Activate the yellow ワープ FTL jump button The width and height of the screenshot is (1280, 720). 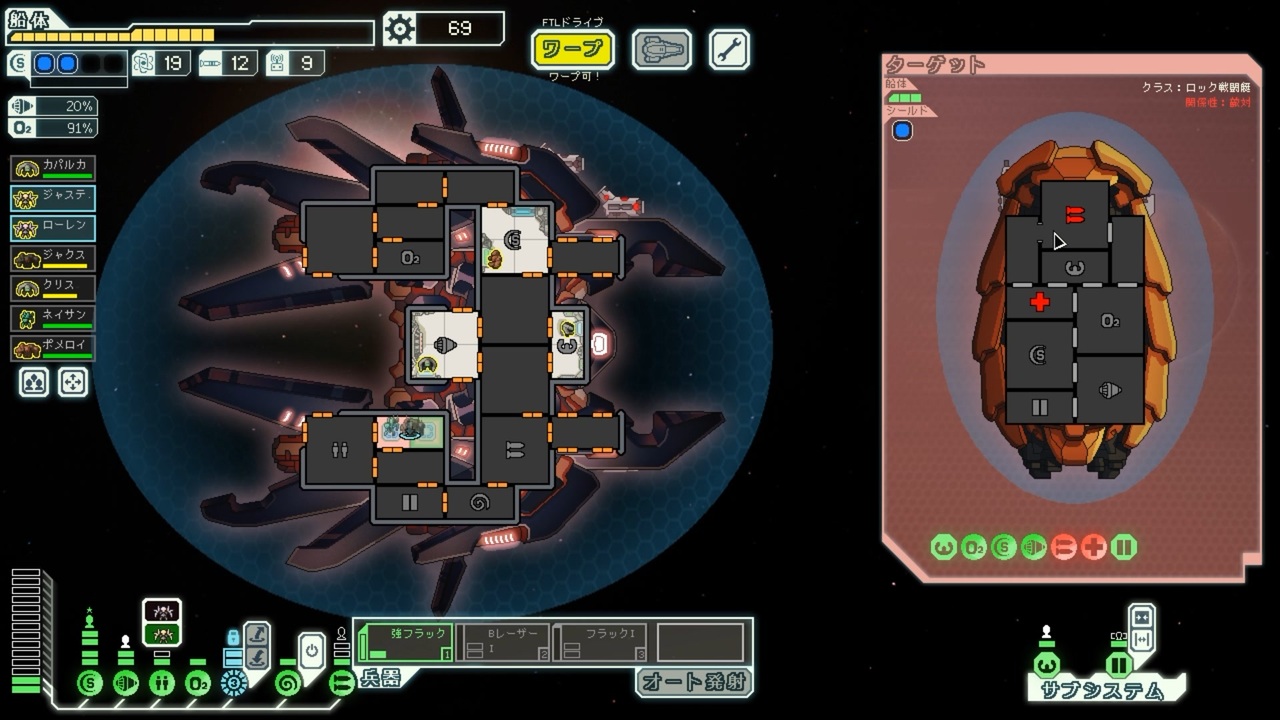coord(572,49)
